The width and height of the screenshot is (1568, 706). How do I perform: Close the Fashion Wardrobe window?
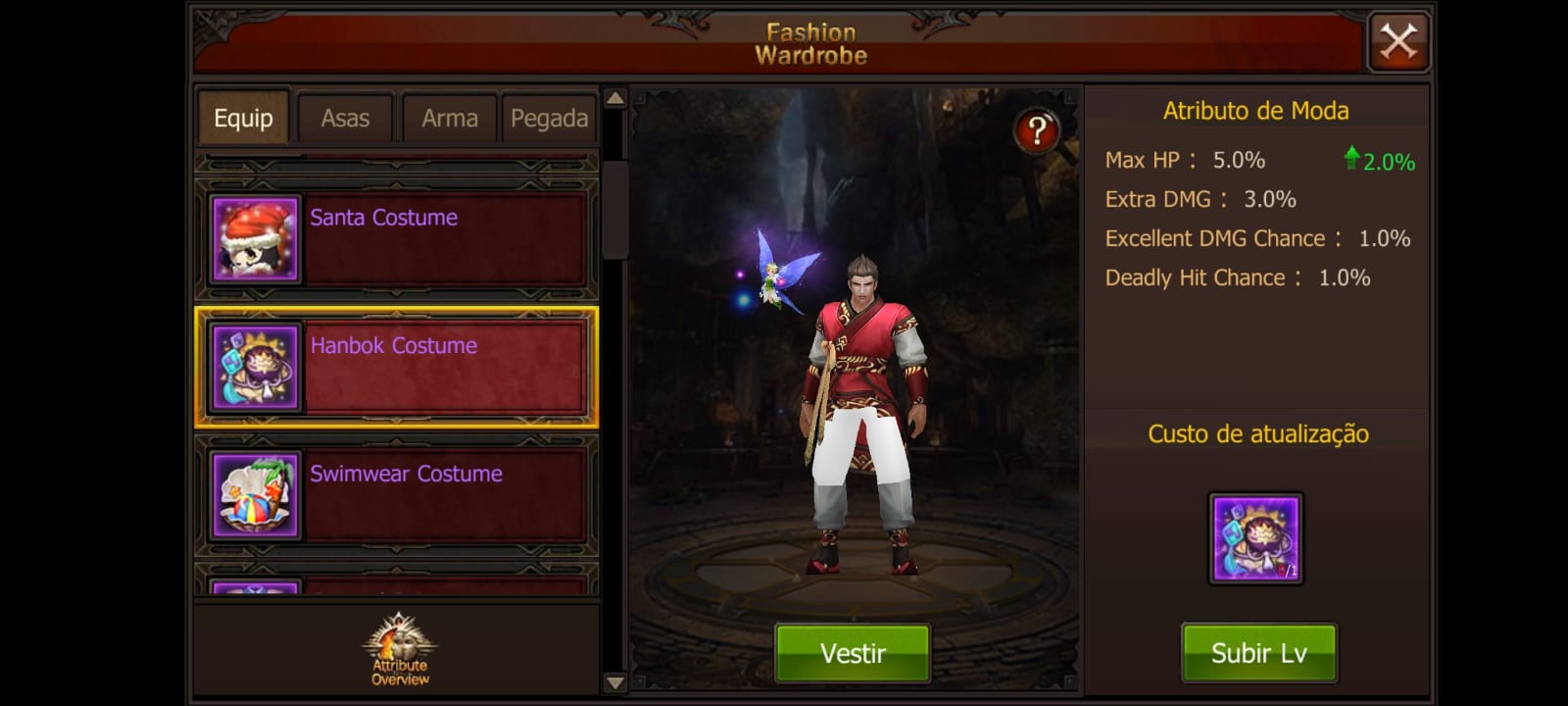point(1397,42)
